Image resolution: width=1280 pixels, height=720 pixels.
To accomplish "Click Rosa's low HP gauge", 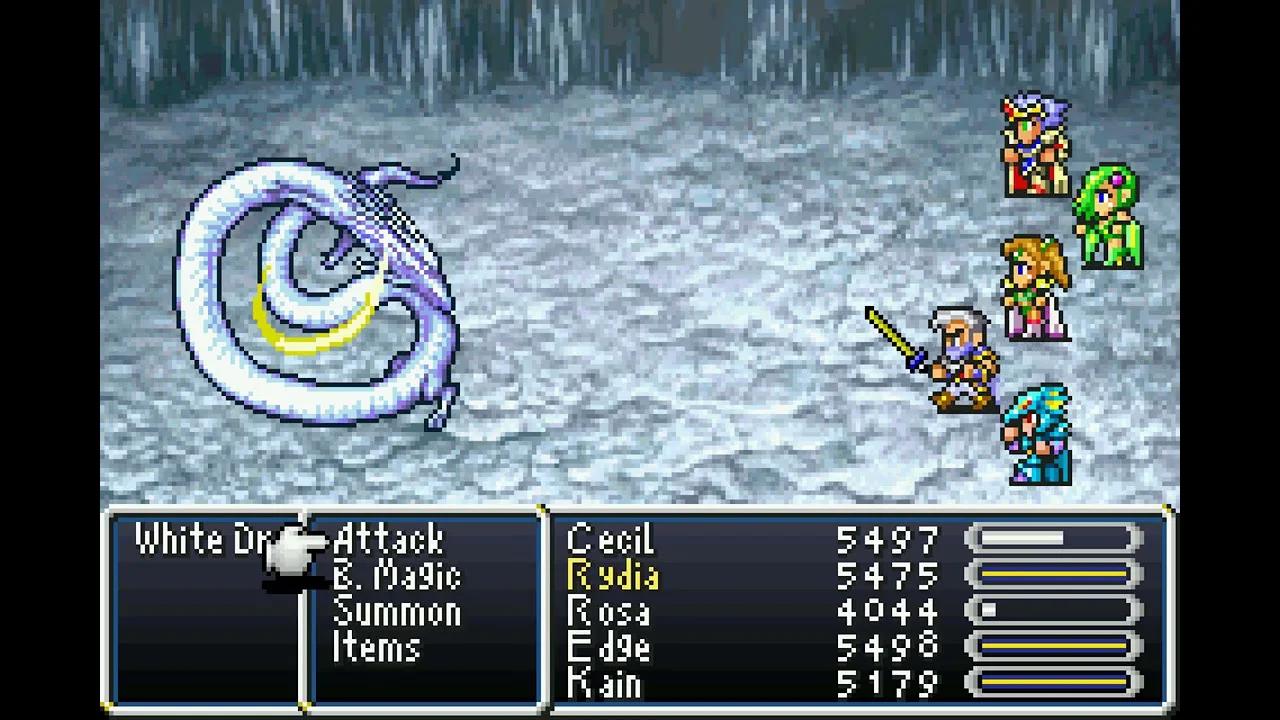I will [1050, 612].
